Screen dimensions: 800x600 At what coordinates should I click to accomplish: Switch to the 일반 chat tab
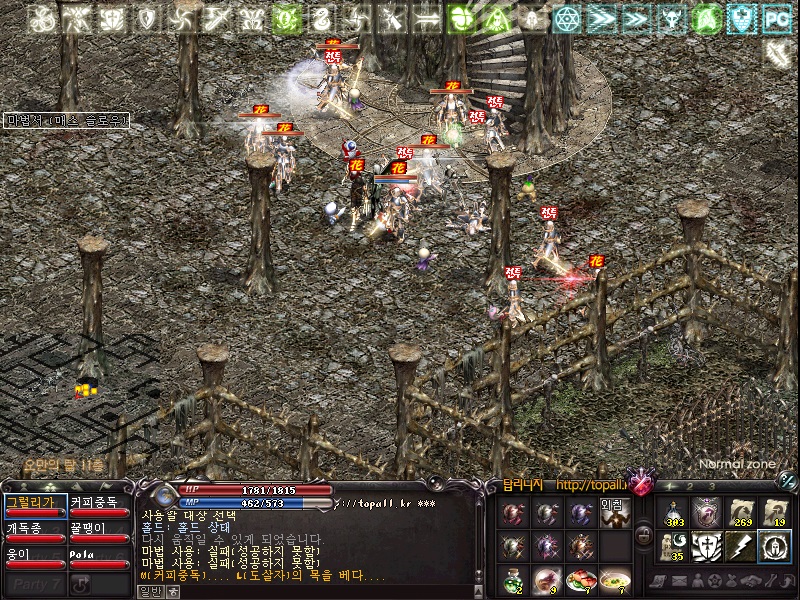148,591
